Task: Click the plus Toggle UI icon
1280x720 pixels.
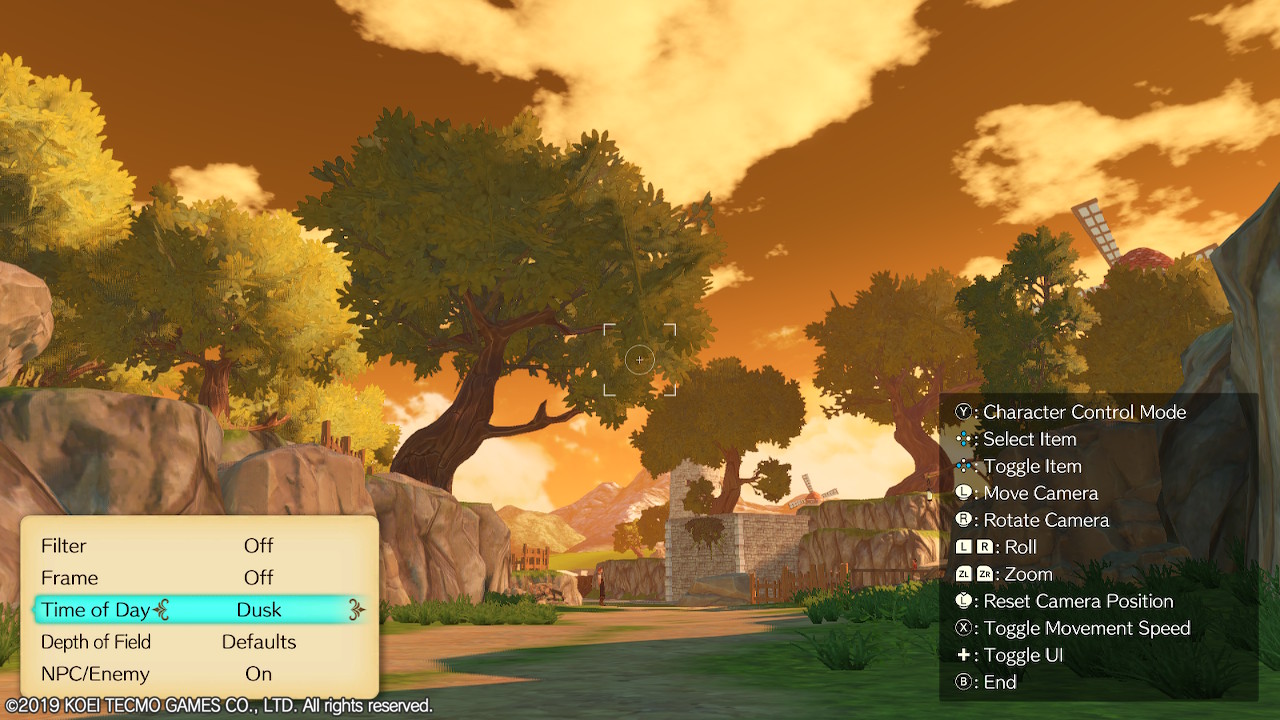Action: 962,655
